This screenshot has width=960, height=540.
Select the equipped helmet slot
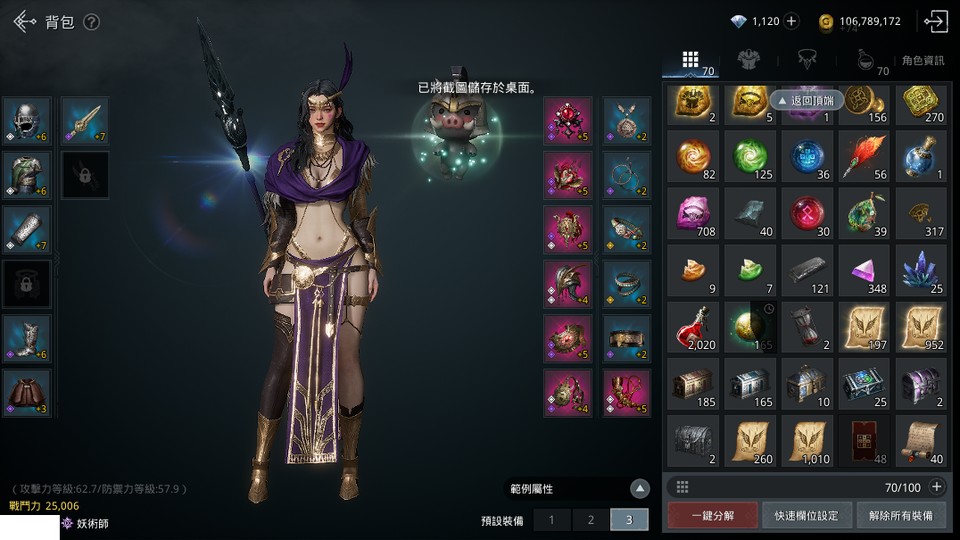click(x=27, y=121)
